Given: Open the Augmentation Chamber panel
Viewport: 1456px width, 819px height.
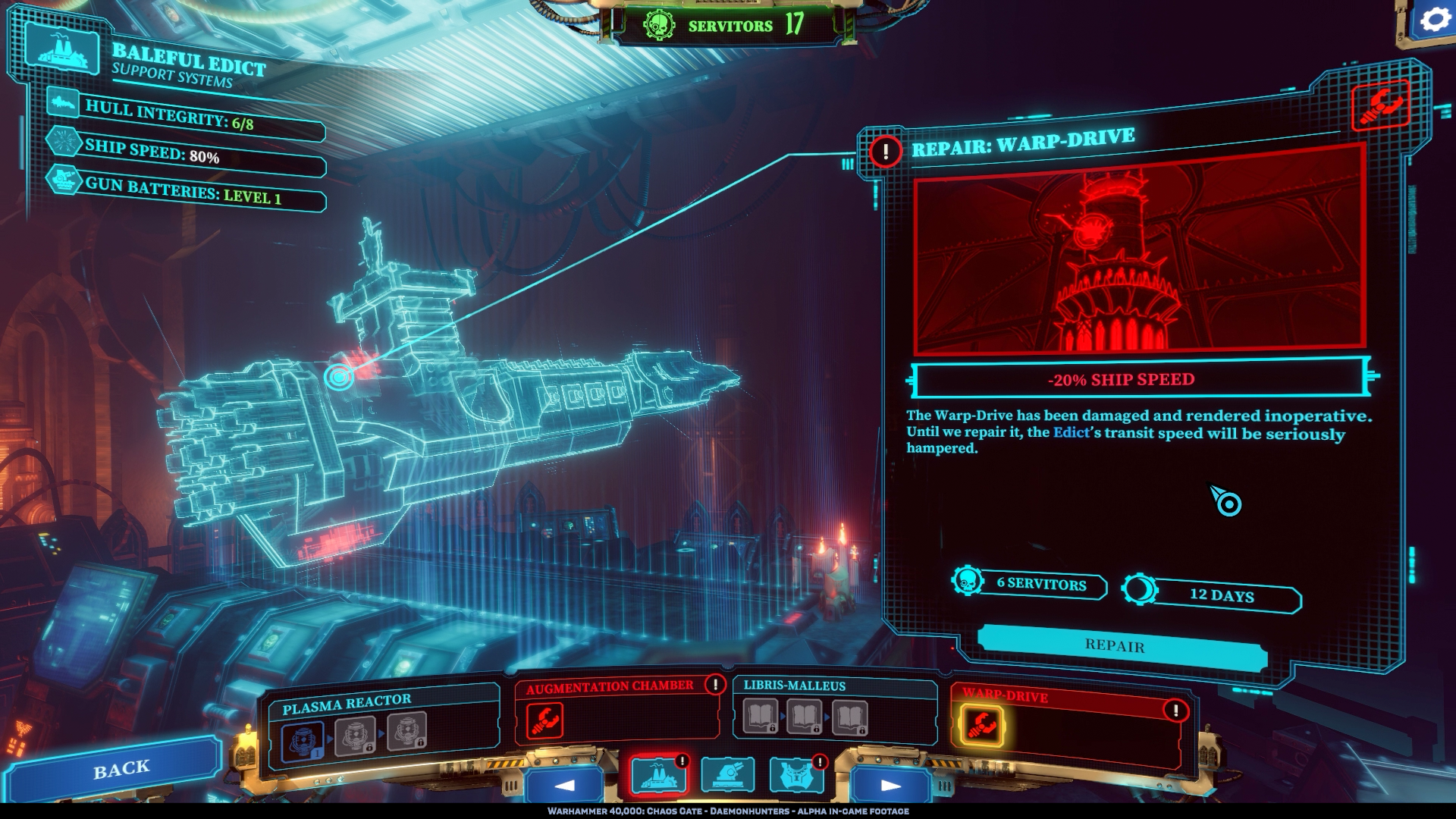Looking at the screenshot, I should (610, 687).
